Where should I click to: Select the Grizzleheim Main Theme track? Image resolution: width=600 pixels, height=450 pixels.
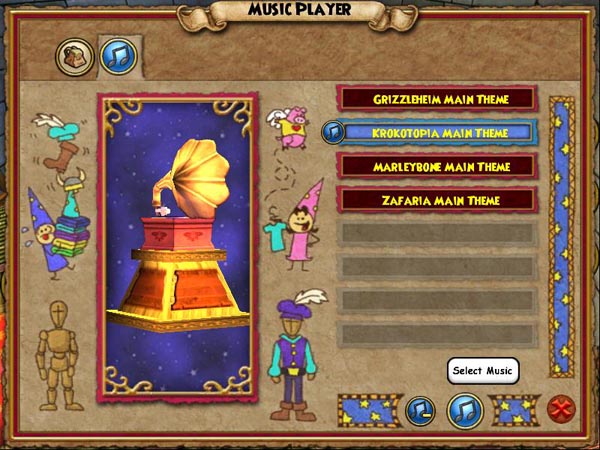tap(438, 99)
